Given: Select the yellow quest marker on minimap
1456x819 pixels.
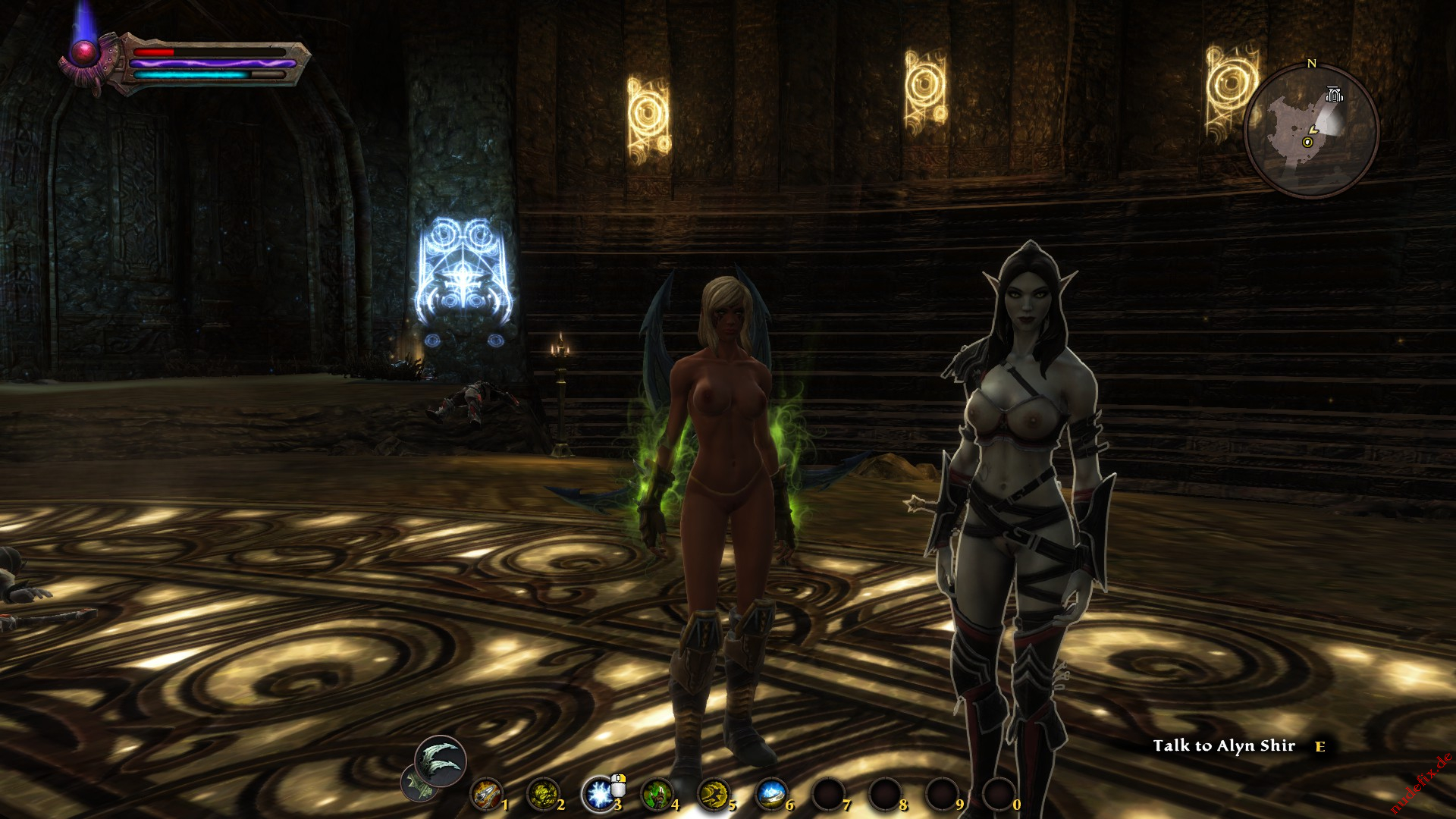Looking at the screenshot, I should [1307, 142].
